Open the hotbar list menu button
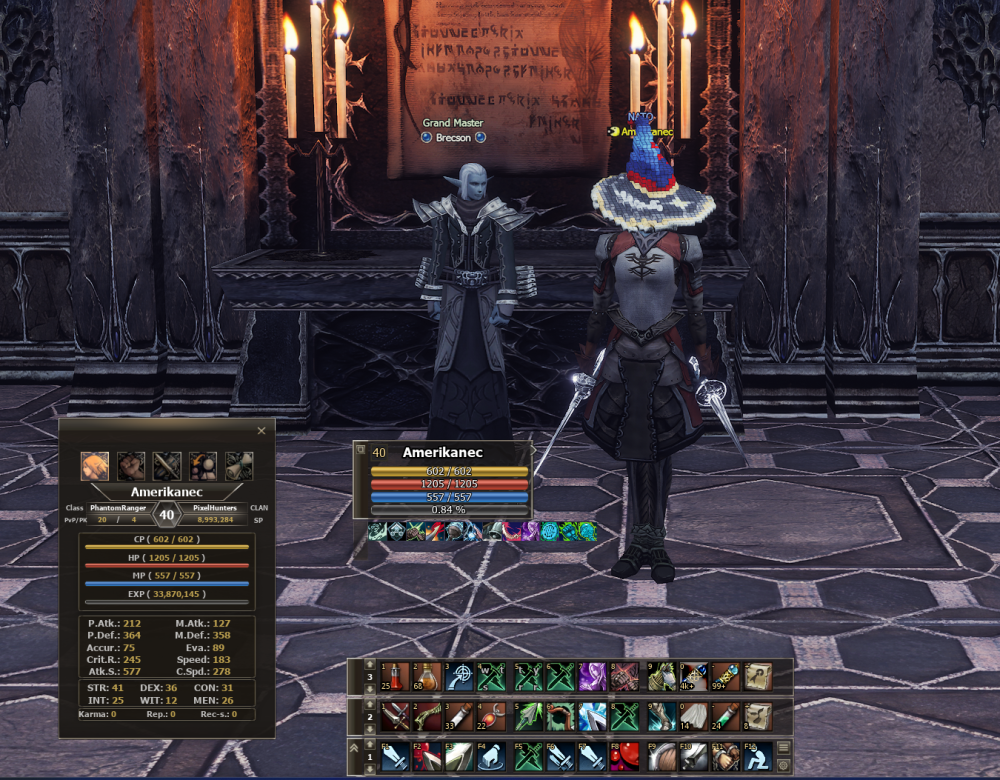1000x780 pixels. (784, 747)
